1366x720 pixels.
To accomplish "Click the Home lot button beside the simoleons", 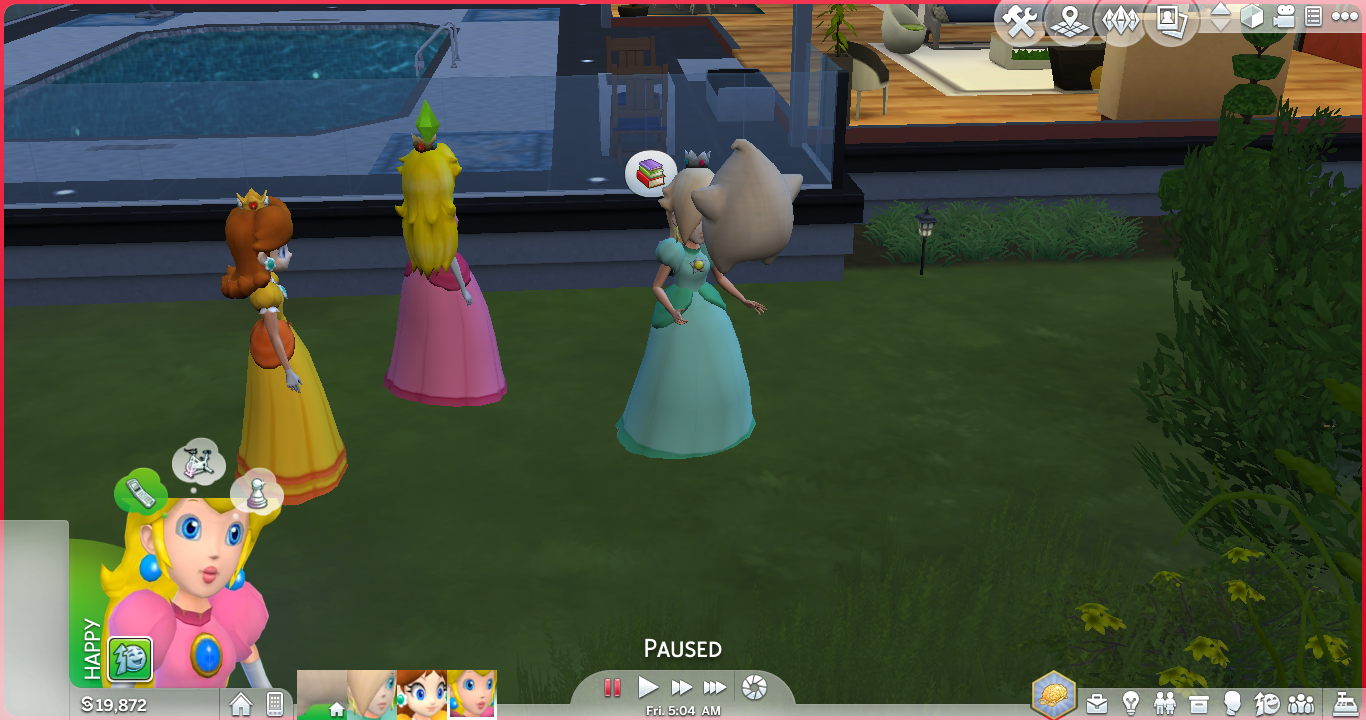I will (241, 704).
